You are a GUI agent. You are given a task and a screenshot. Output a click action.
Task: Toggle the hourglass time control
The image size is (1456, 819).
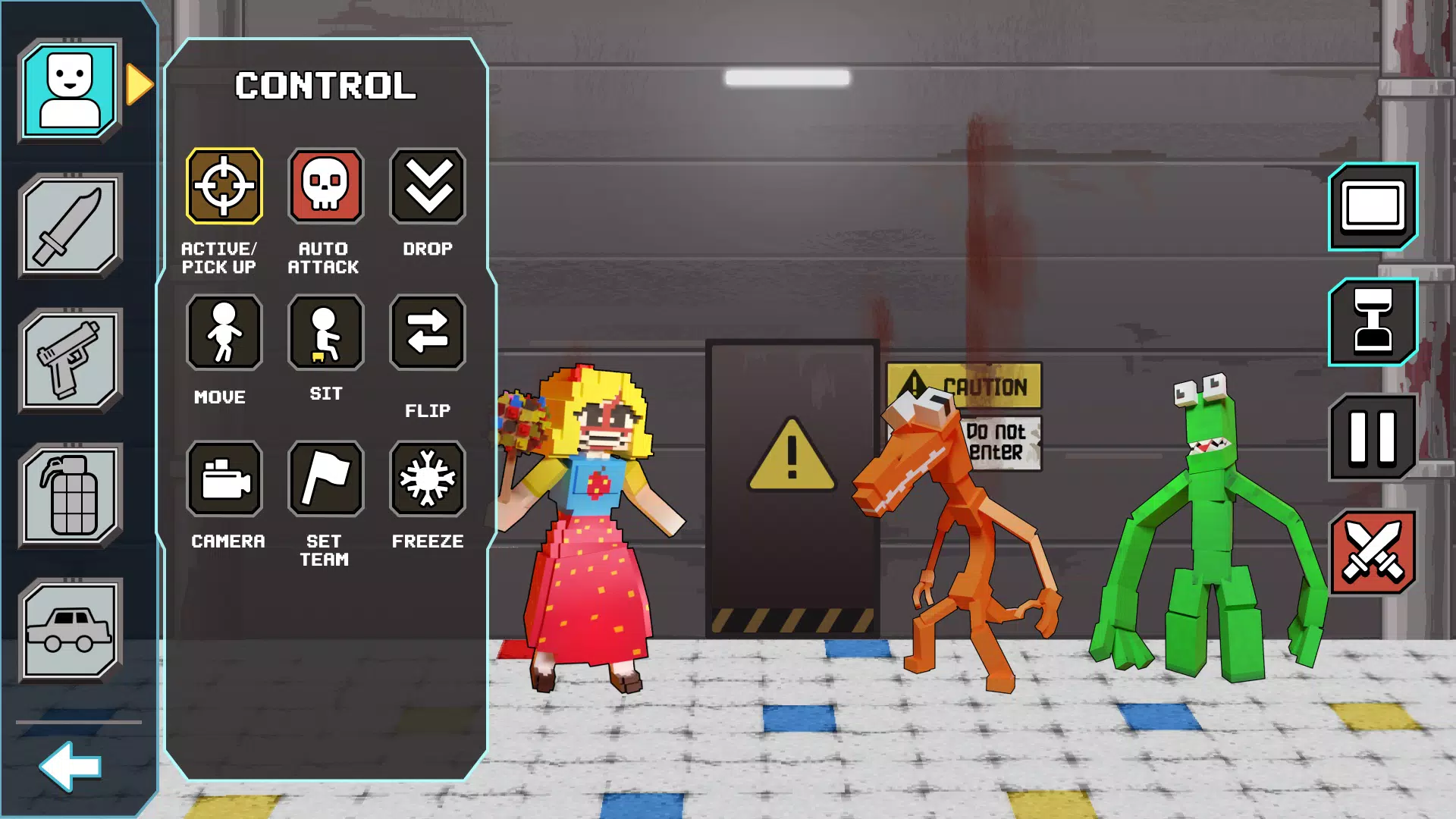coord(1373,321)
